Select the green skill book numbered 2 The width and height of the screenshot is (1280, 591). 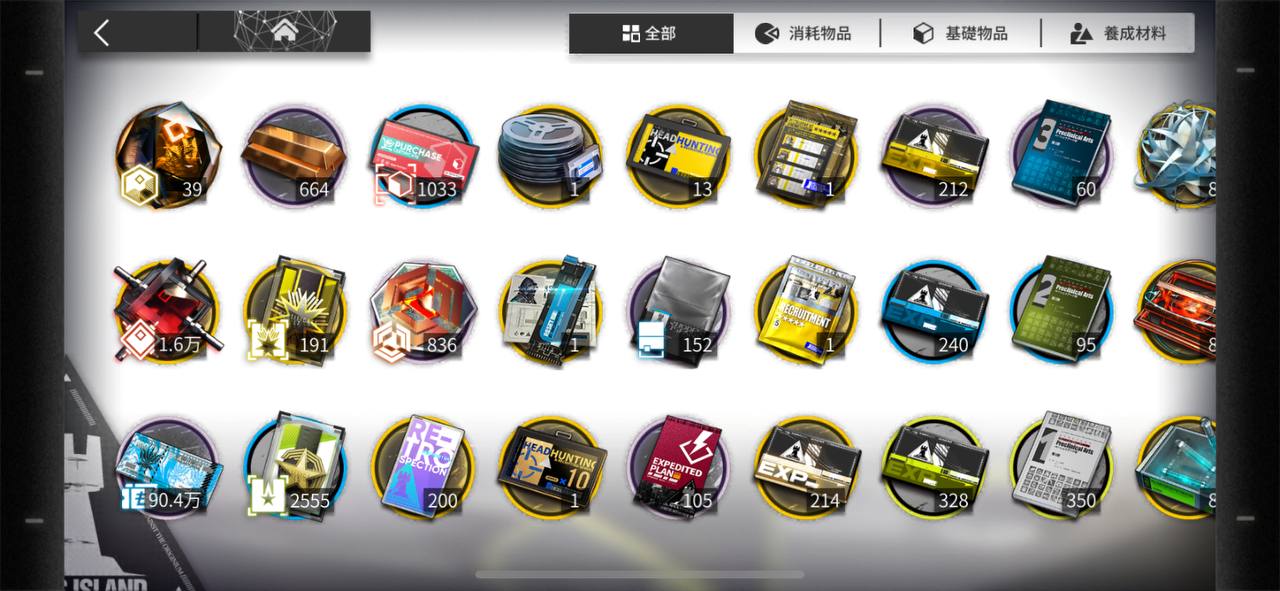[1060, 309]
